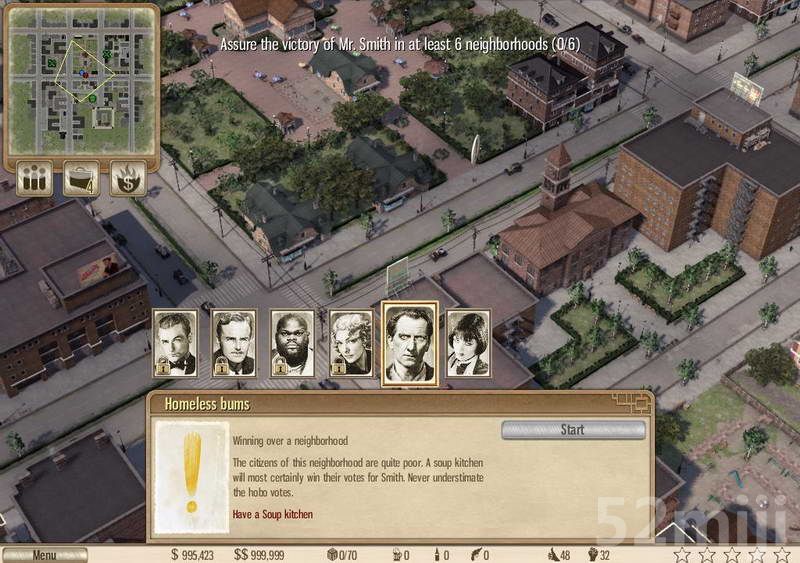Screen dimensions: 800x563
Task: Select the blonde woman portrait
Action: (351, 343)
